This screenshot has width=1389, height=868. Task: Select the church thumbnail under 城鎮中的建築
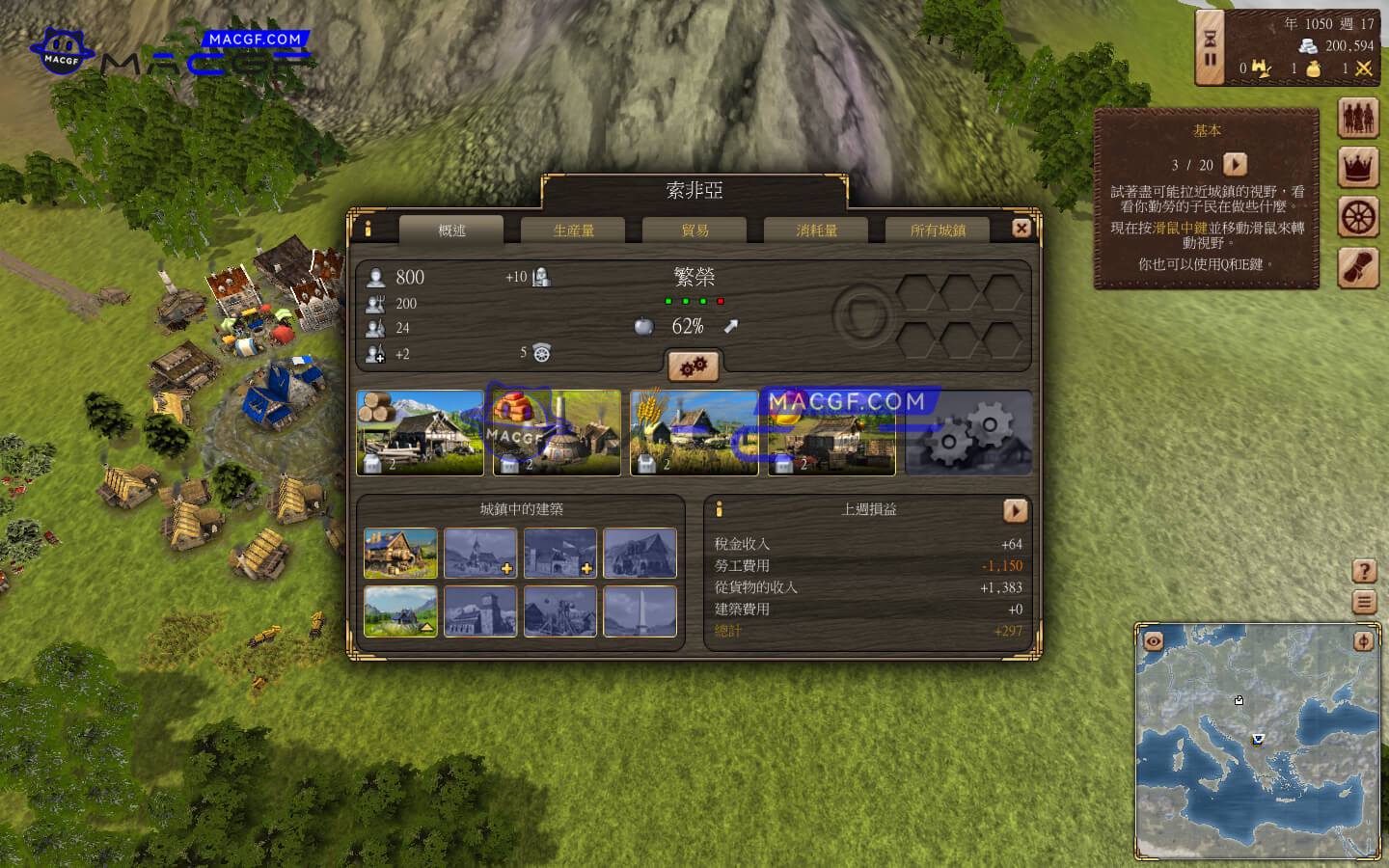(x=480, y=552)
